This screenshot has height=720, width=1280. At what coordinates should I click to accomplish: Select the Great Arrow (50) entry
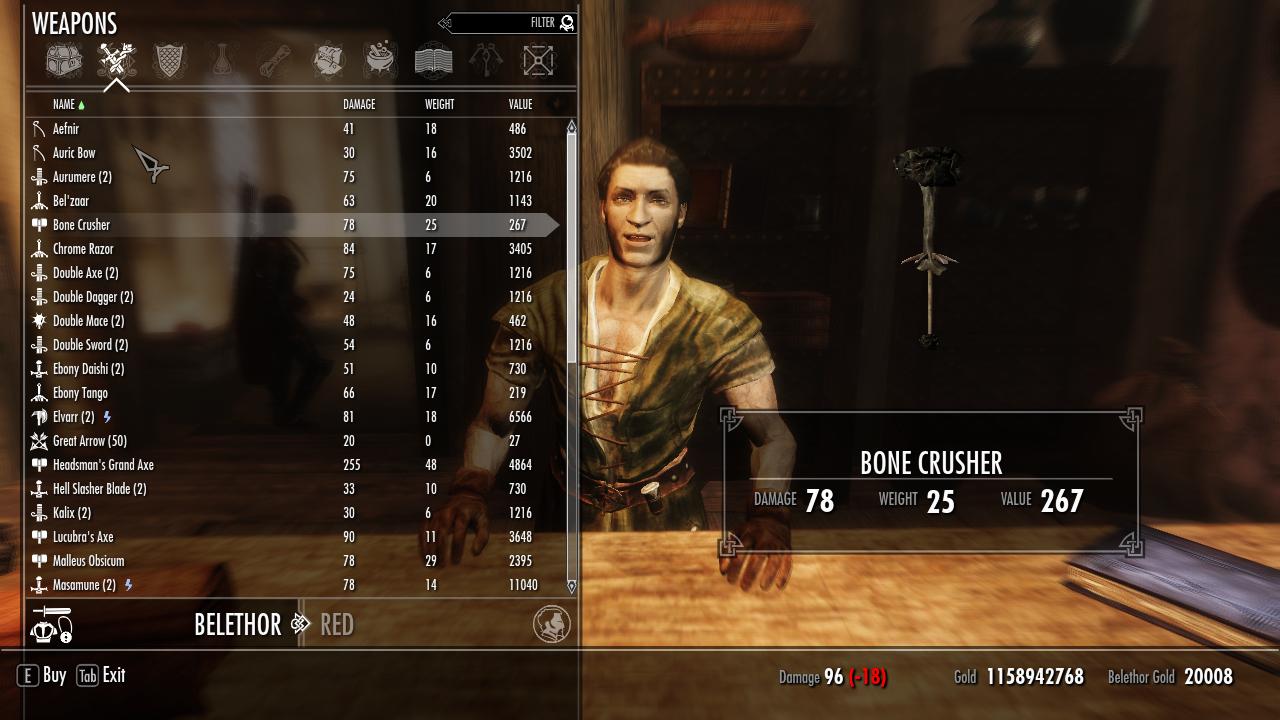pos(89,441)
